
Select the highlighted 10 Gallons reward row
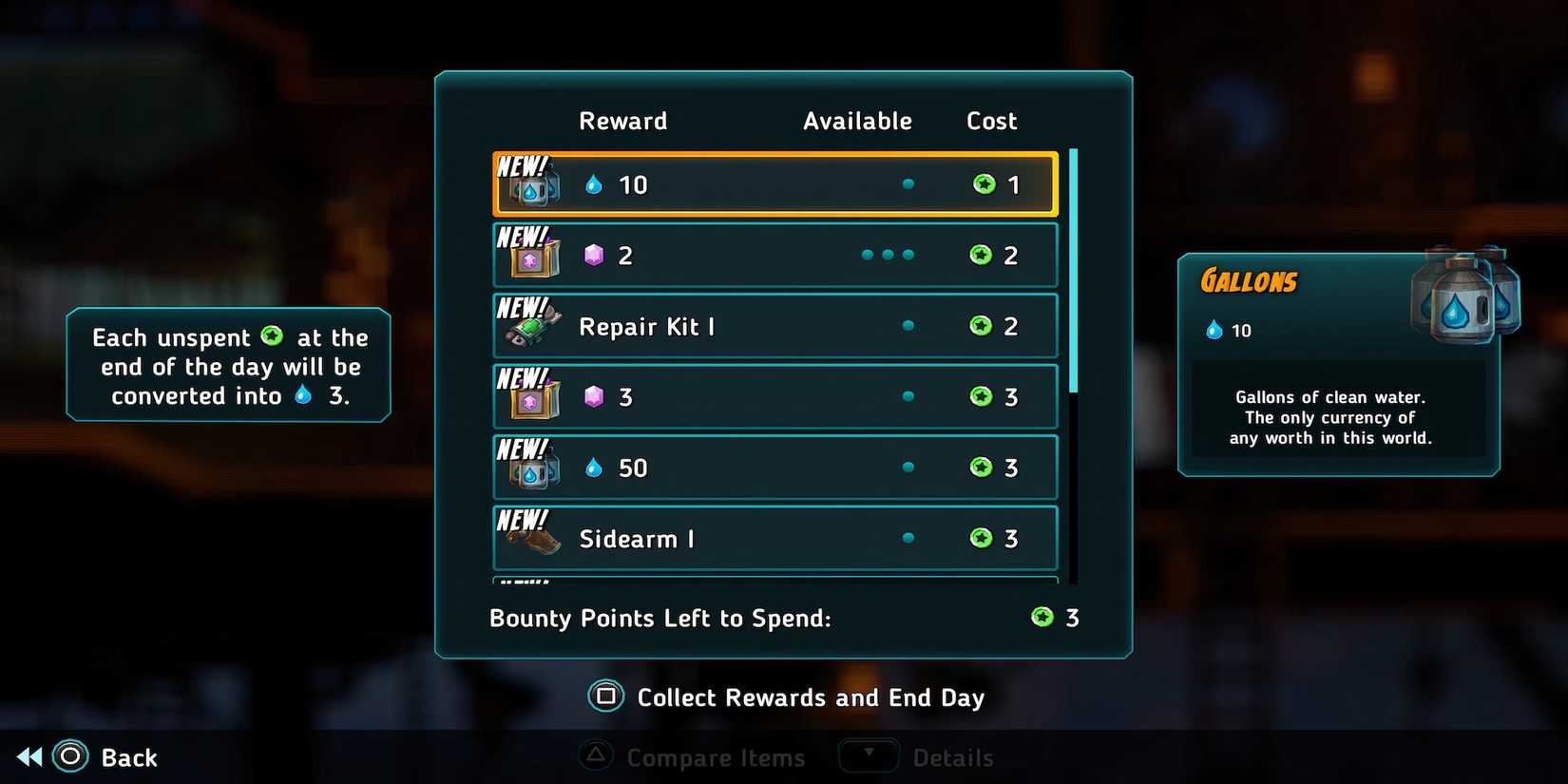[x=774, y=183]
